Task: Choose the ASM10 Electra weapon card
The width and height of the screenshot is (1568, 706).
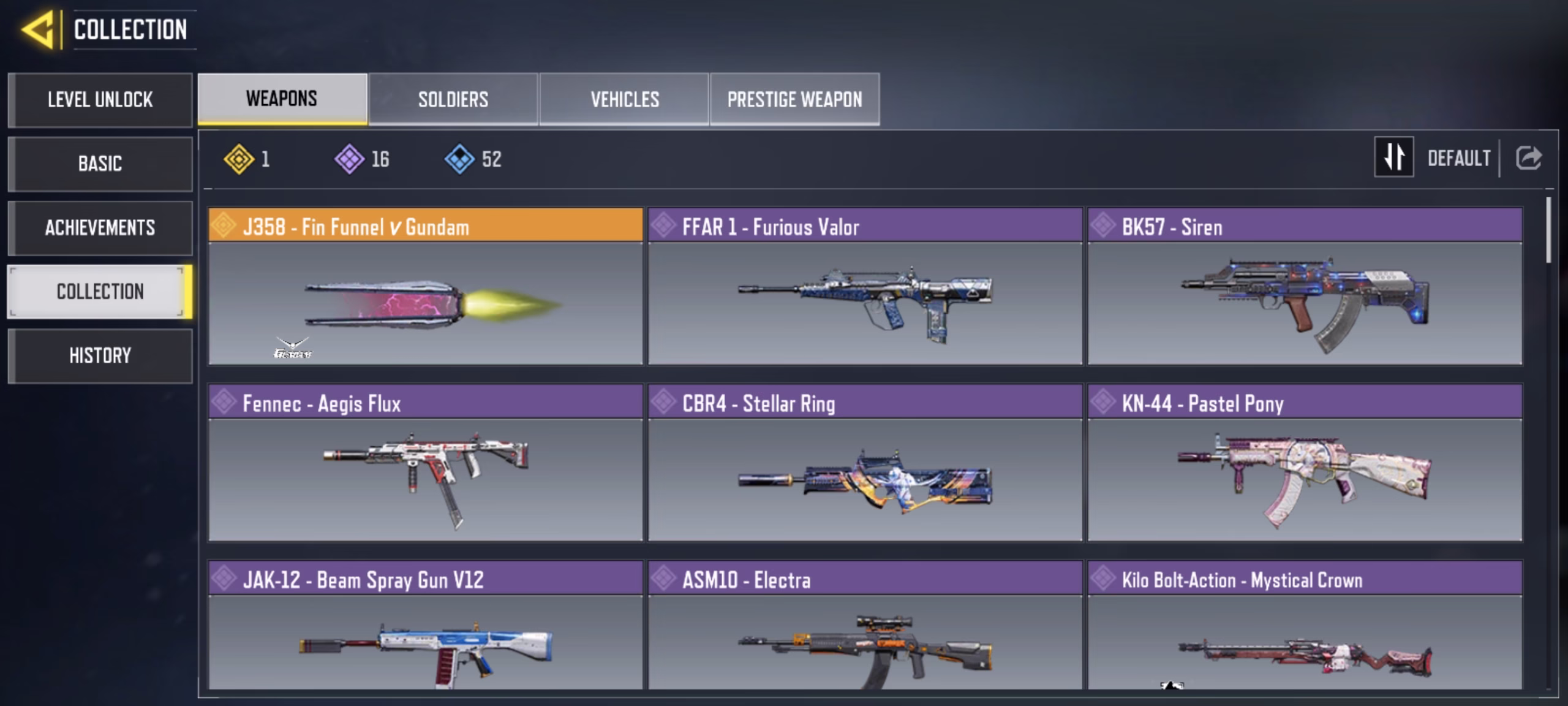Action: [x=865, y=626]
